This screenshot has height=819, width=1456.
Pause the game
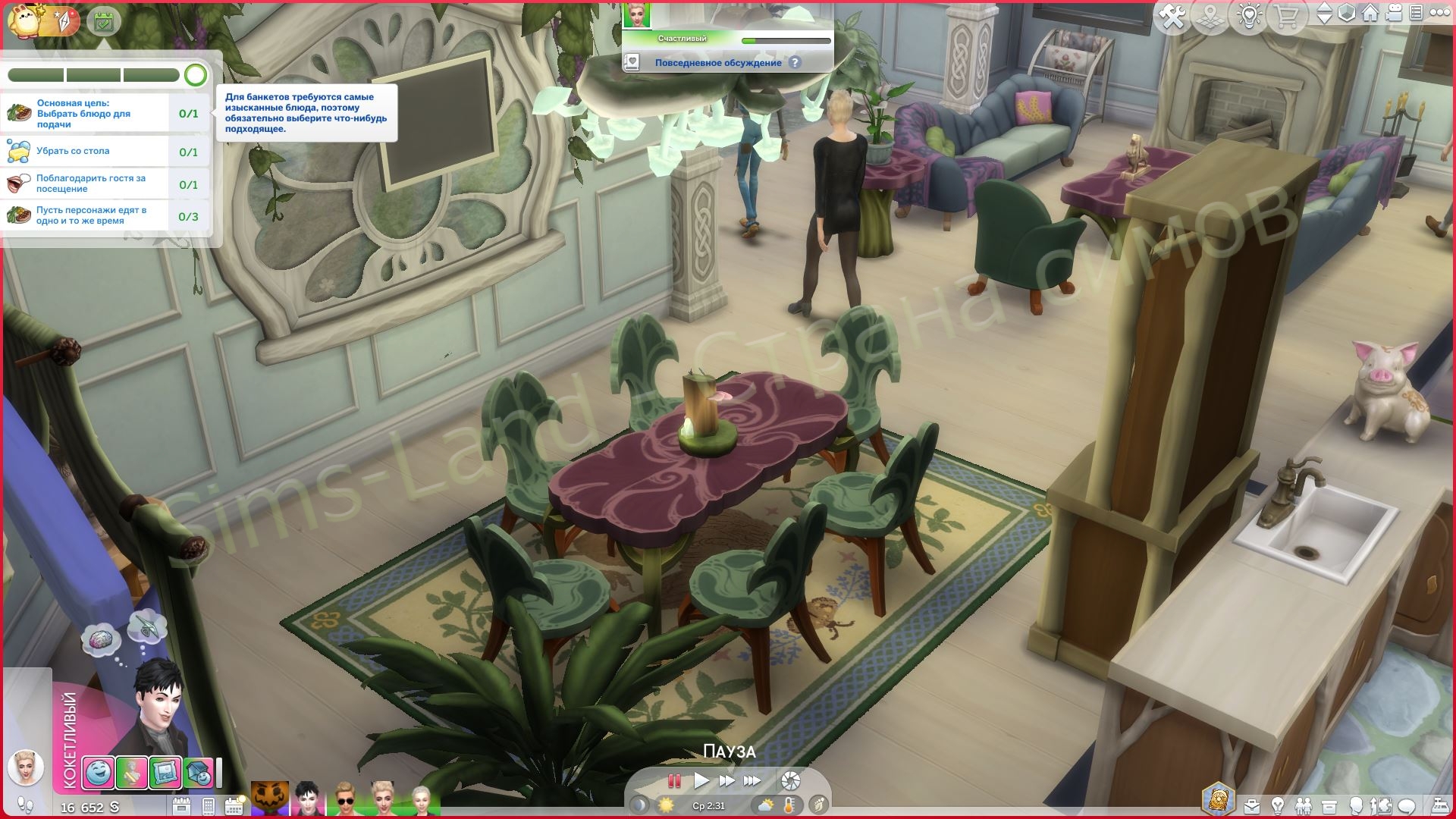coord(673,779)
